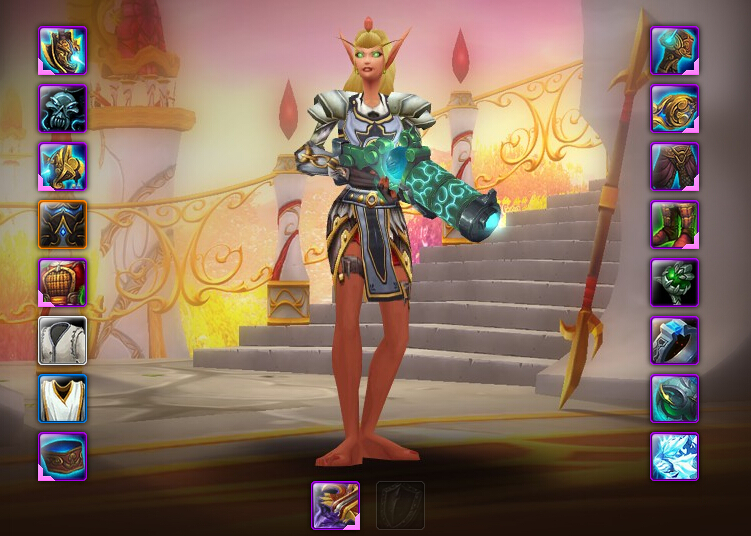751x536 pixels.
Task: Select the brown gloves hand slot
Action: pyautogui.click(x=675, y=50)
